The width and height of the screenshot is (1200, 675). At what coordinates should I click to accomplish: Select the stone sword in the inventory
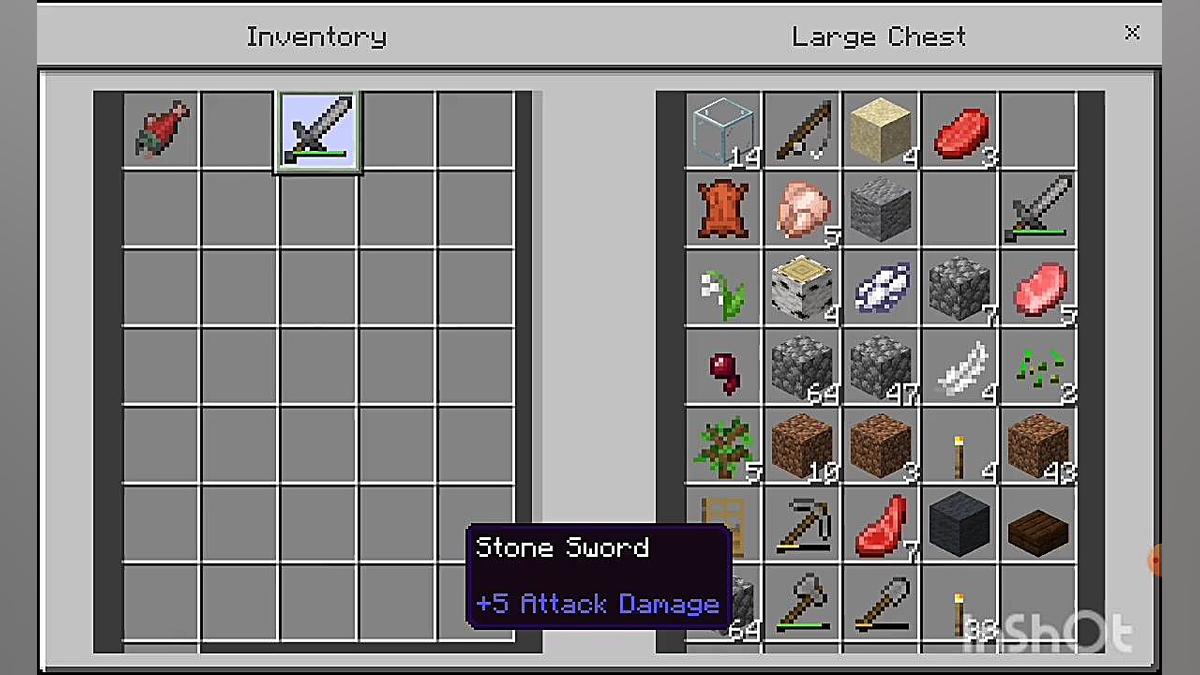click(318, 131)
